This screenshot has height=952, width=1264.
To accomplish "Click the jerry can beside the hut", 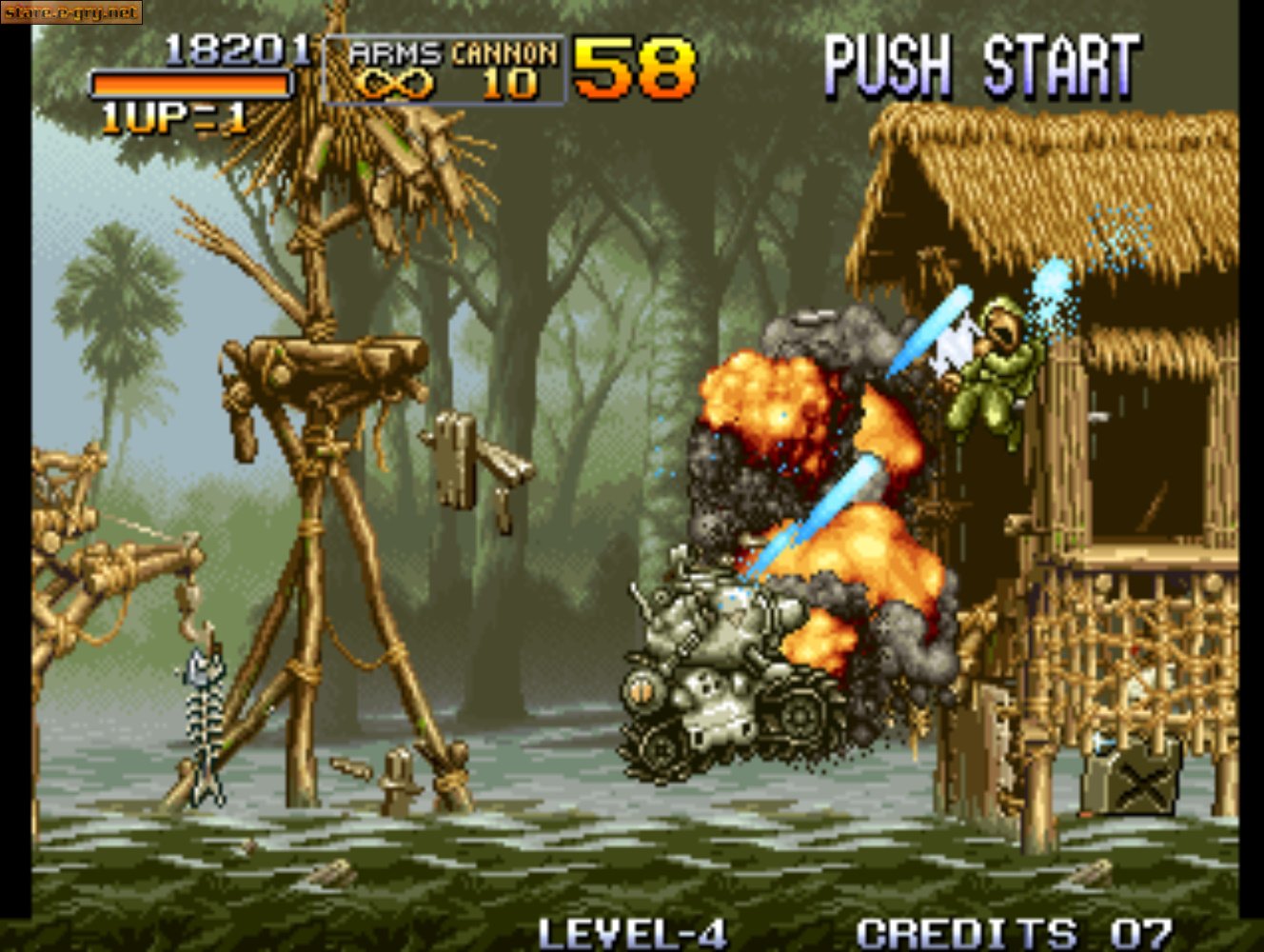I will point(1135,781).
